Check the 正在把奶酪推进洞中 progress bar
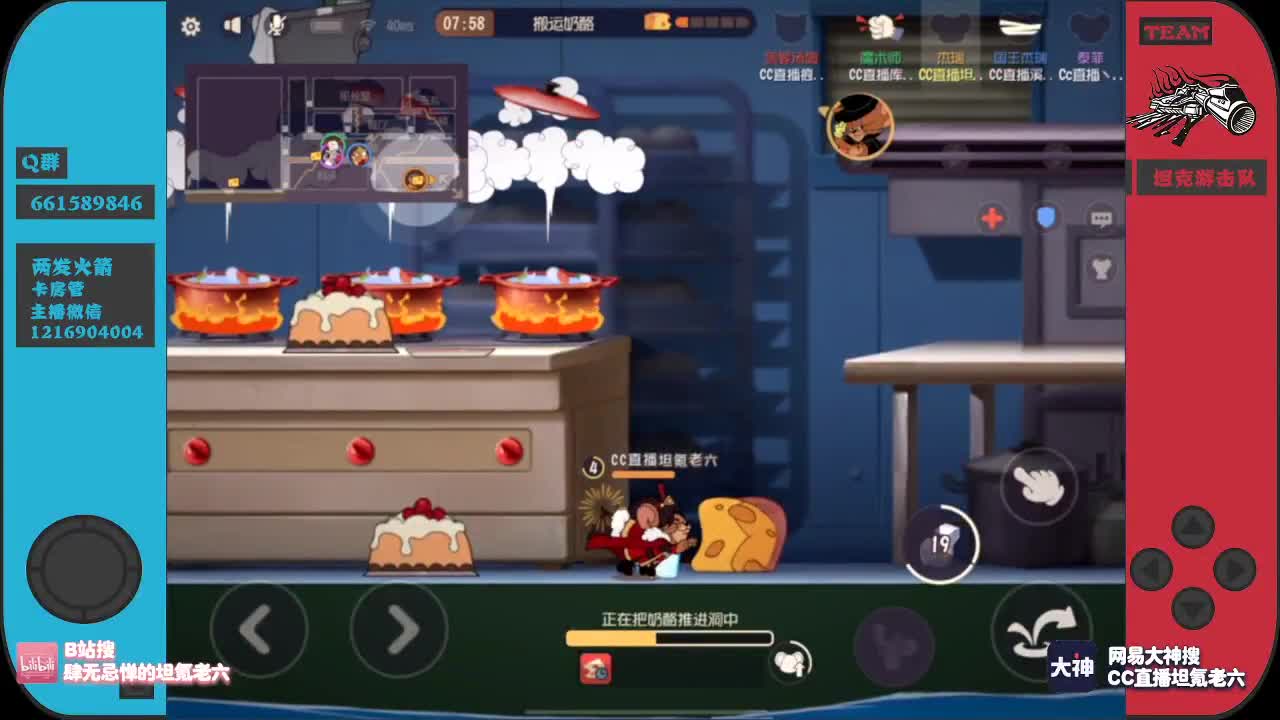 pyautogui.click(x=670, y=637)
